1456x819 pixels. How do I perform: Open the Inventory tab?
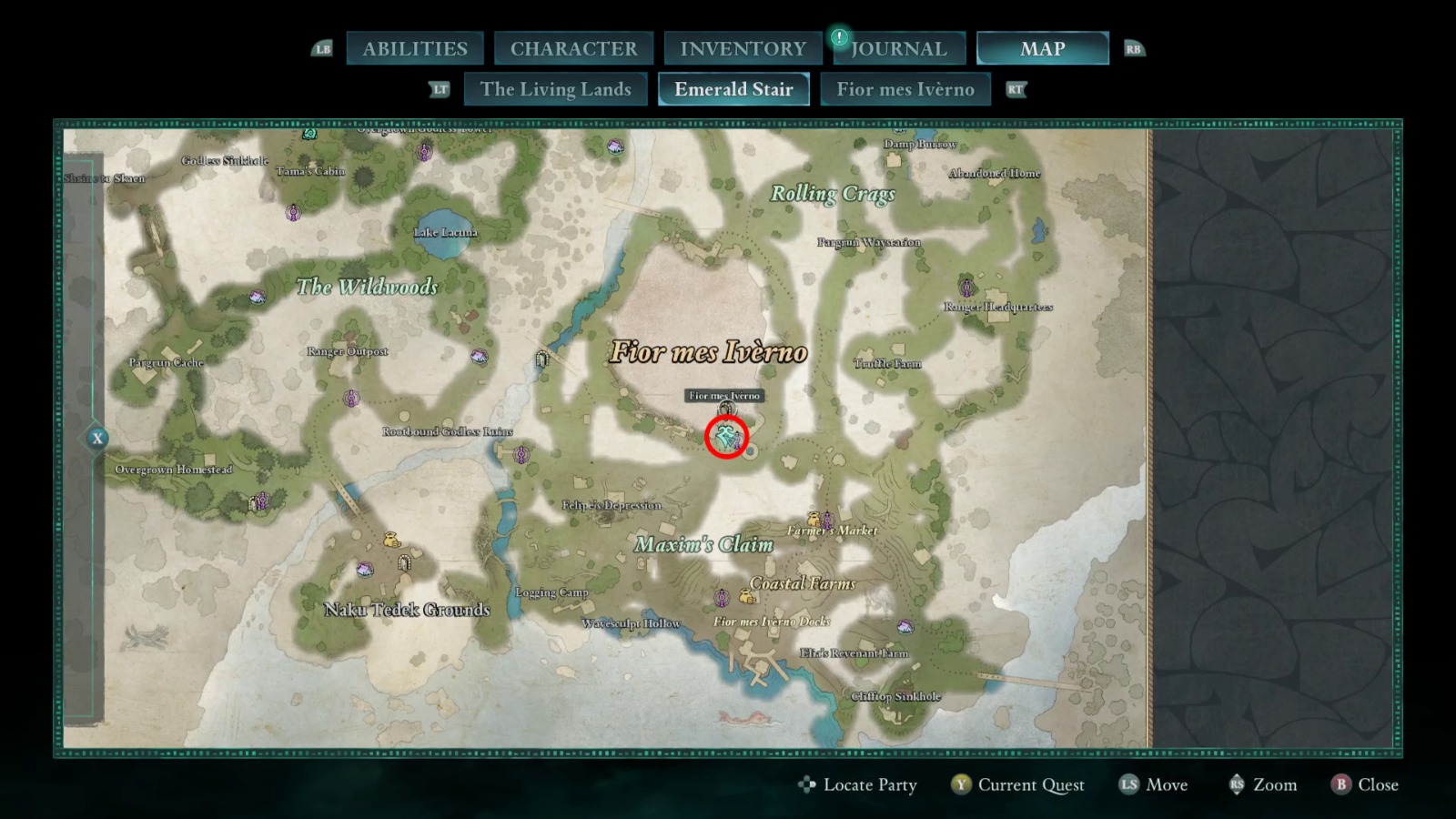(743, 48)
